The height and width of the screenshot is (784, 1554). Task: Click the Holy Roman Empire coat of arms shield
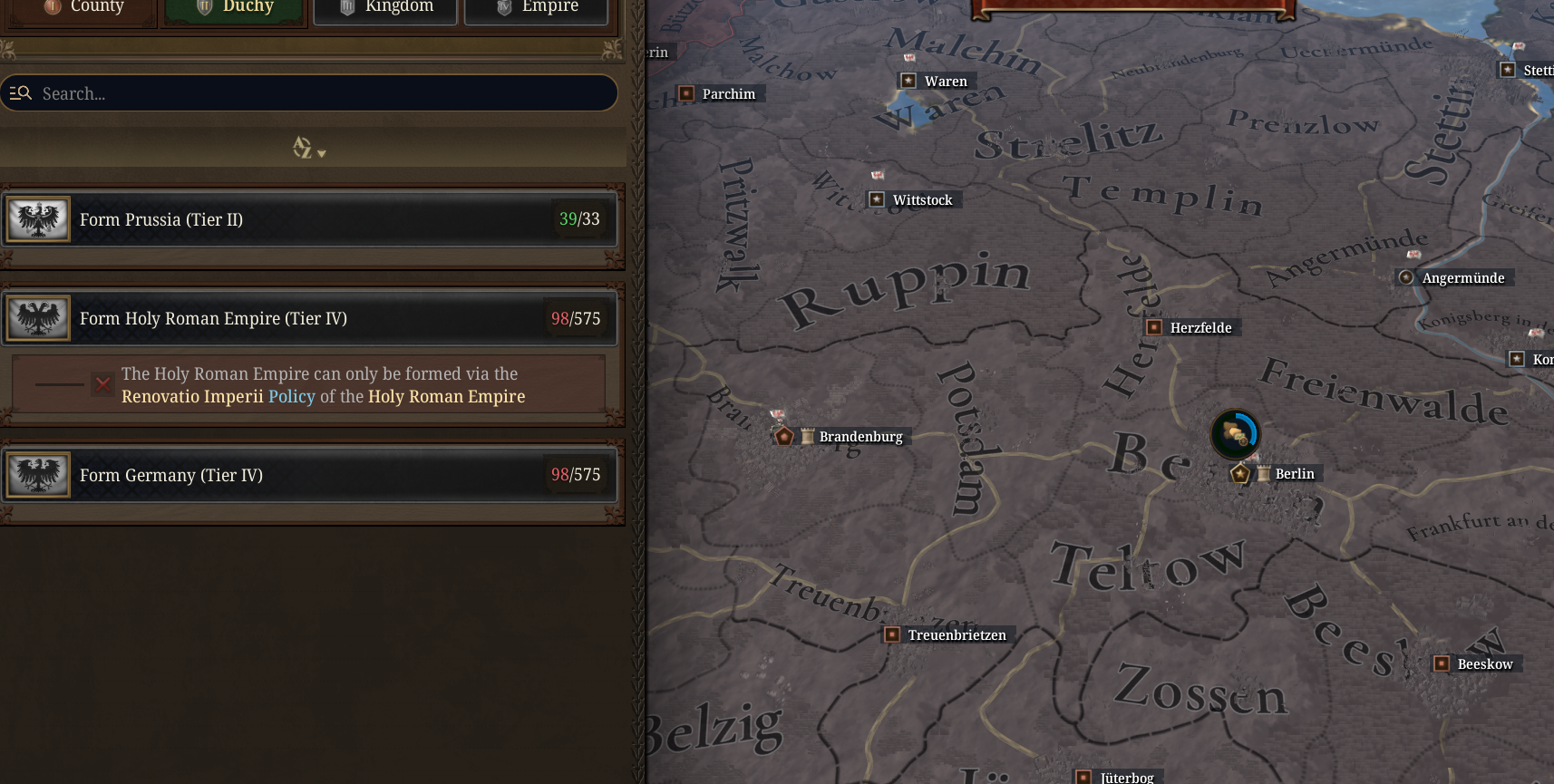click(x=37, y=318)
